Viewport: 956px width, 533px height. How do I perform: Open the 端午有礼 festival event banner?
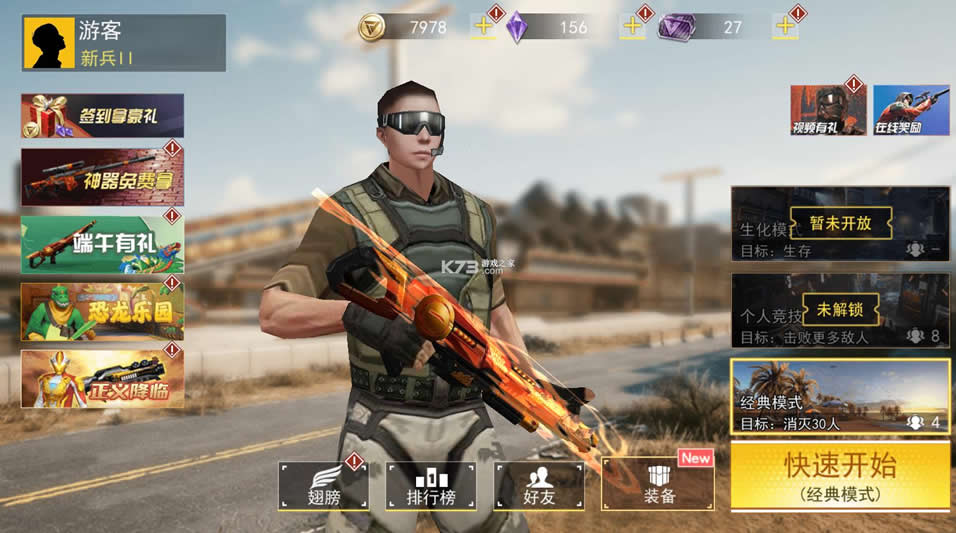(102, 245)
